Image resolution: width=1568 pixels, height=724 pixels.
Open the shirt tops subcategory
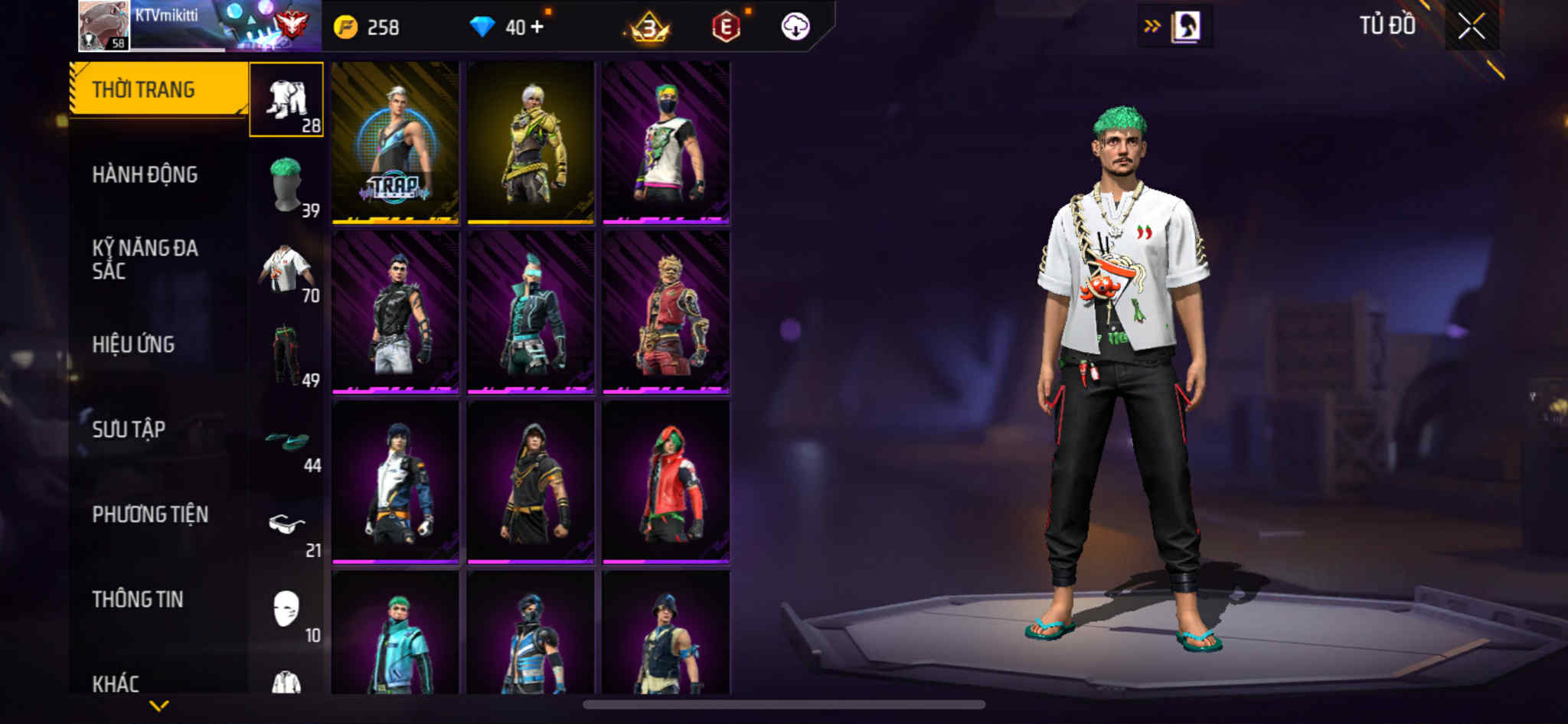286,270
